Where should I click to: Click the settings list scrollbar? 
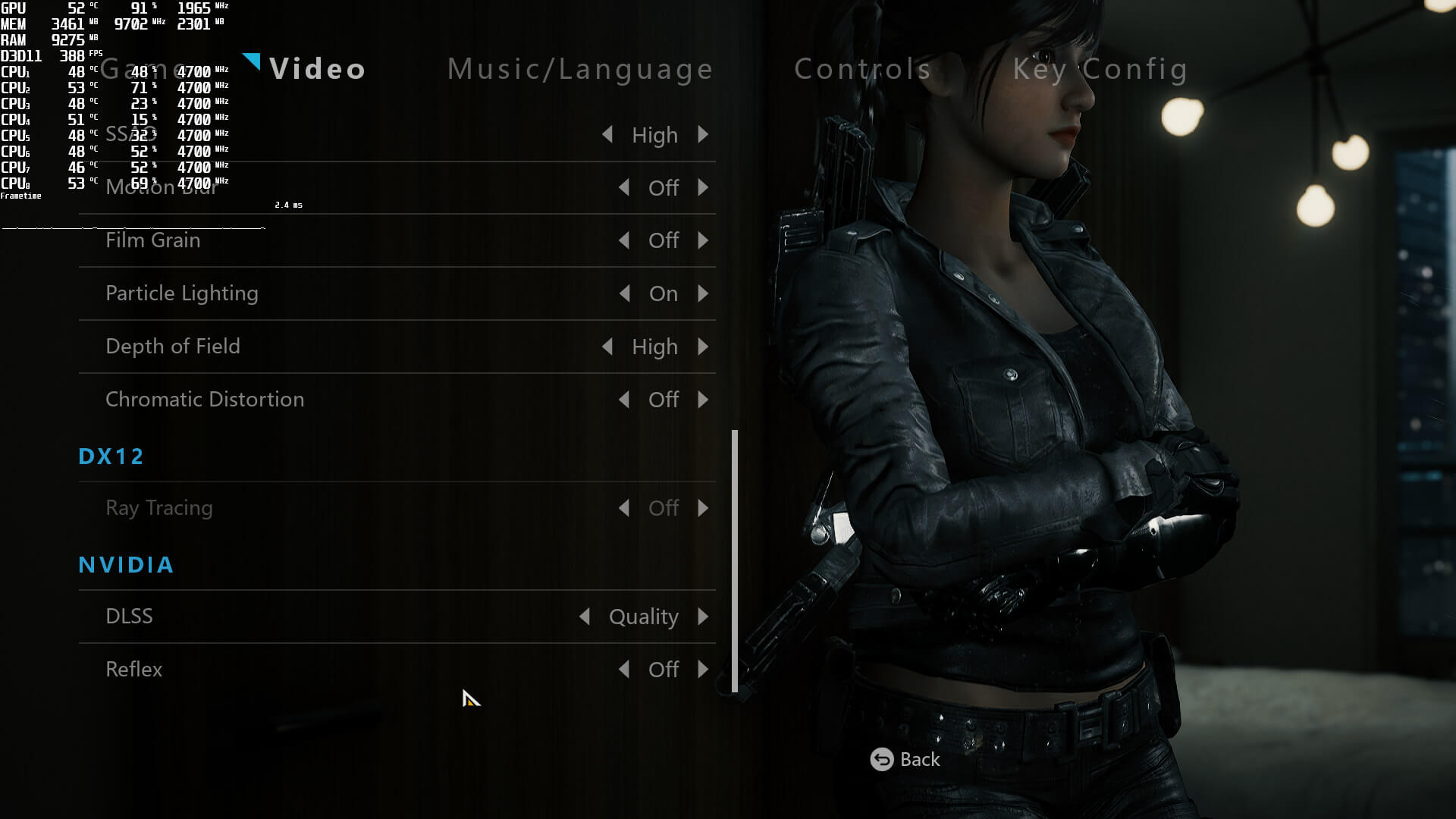click(x=734, y=561)
